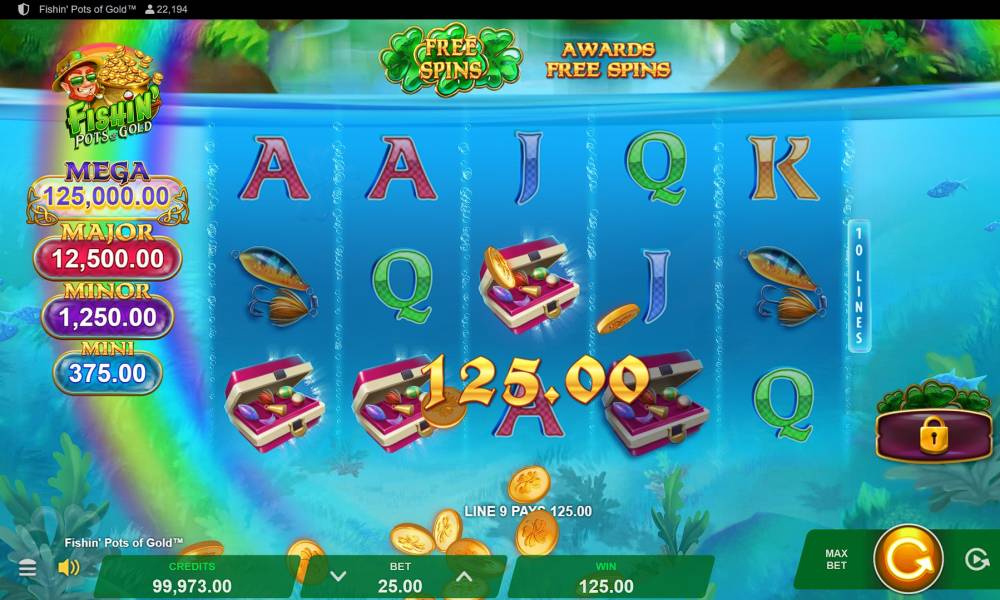Toggle the sound speaker icon
Image resolution: width=1000 pixels, height=600 pixels.
[x=69, y=568]
